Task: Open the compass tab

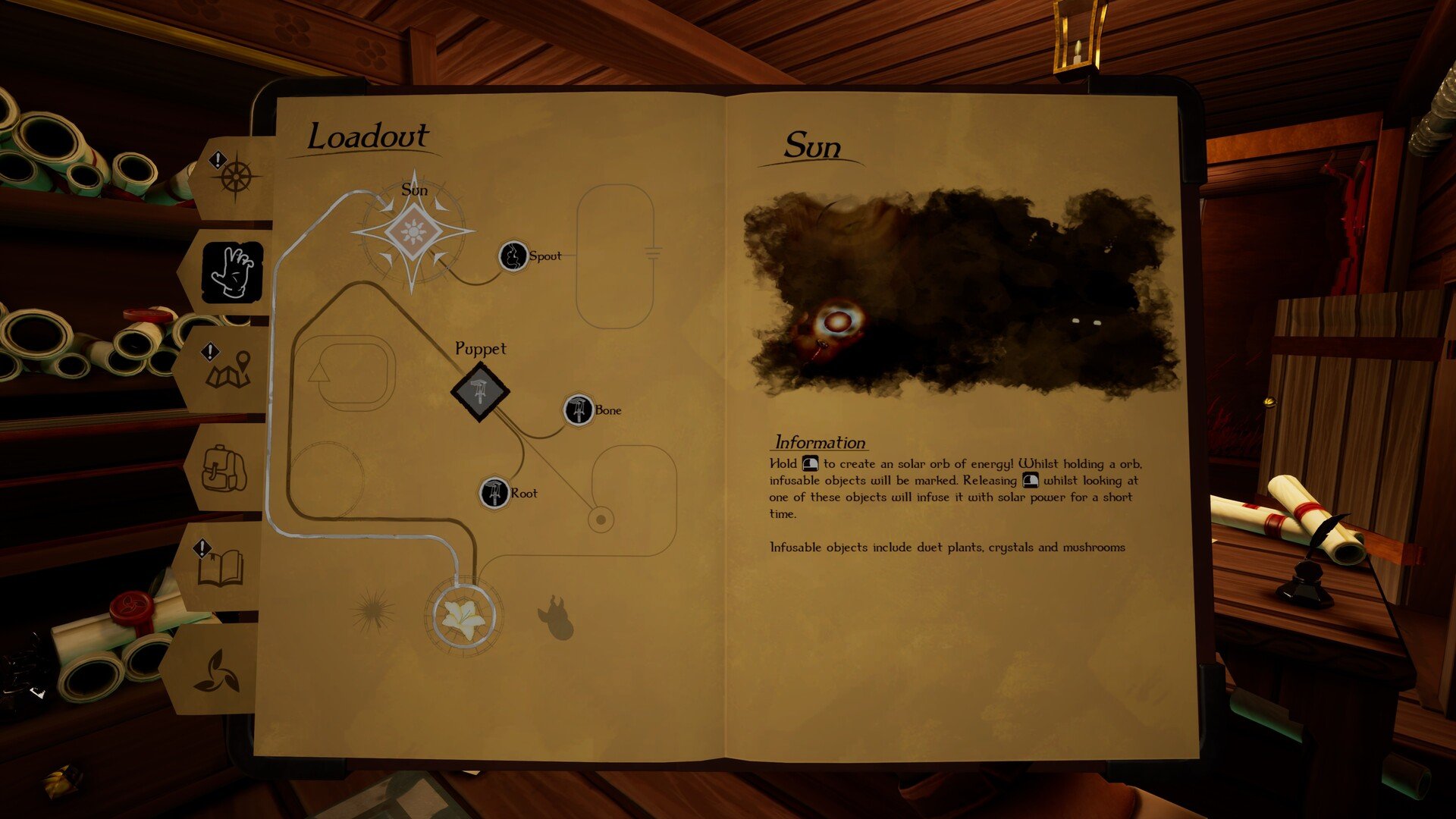Action: coord(235,177)
